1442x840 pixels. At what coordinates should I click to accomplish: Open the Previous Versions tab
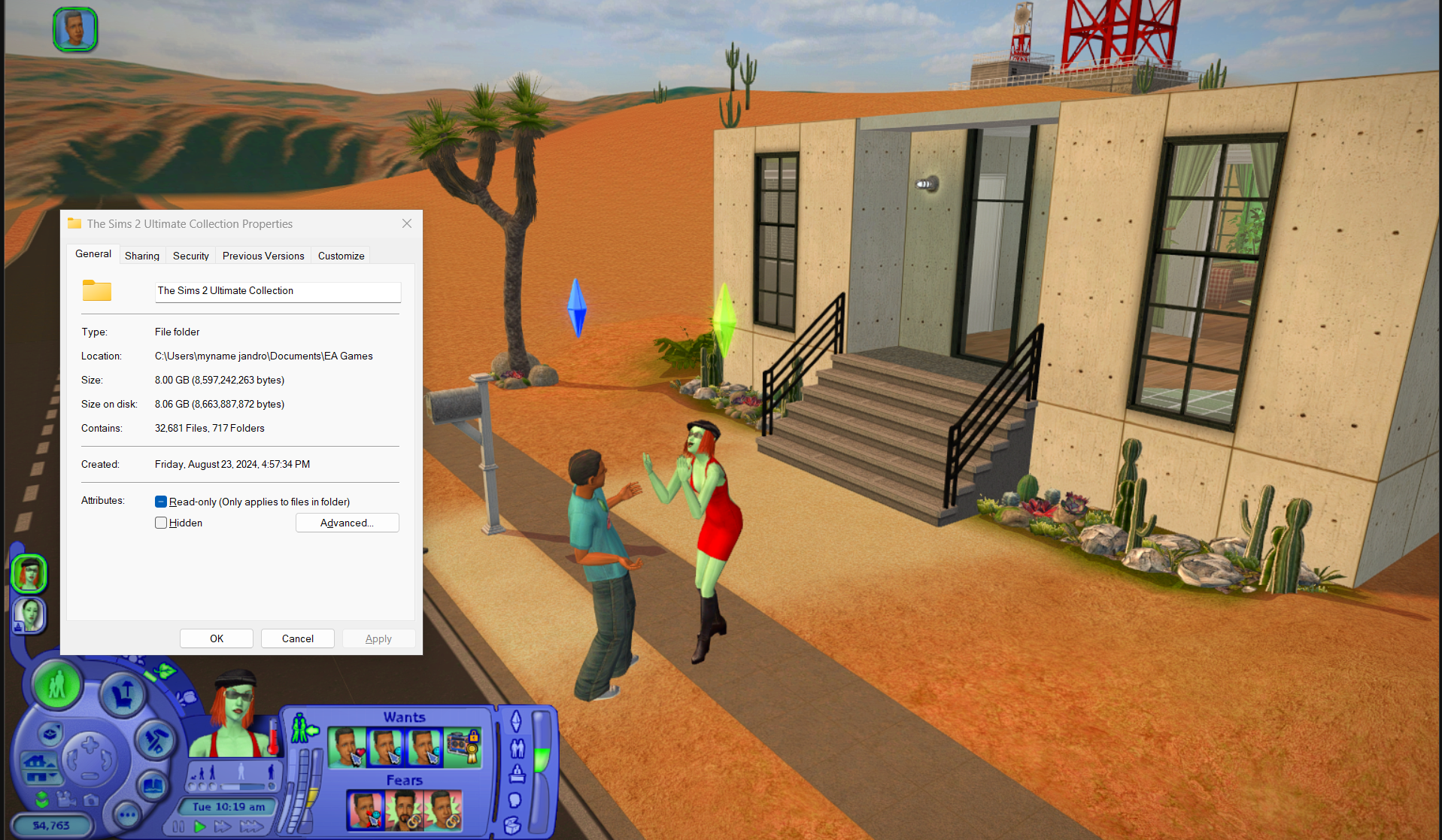263,256
